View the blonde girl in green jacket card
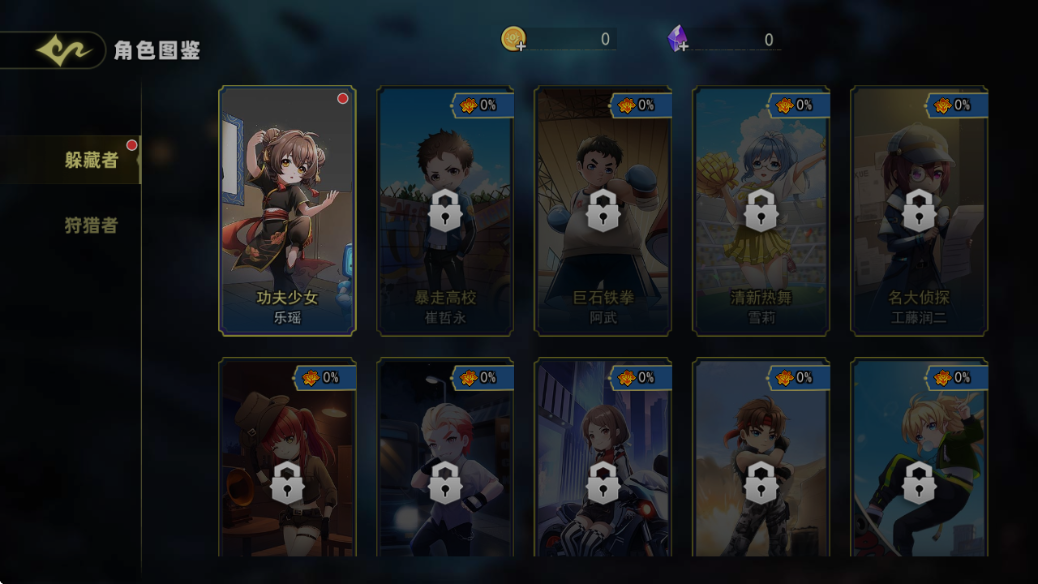This screenshot has height=584, width=1038. tap(918, 460)
